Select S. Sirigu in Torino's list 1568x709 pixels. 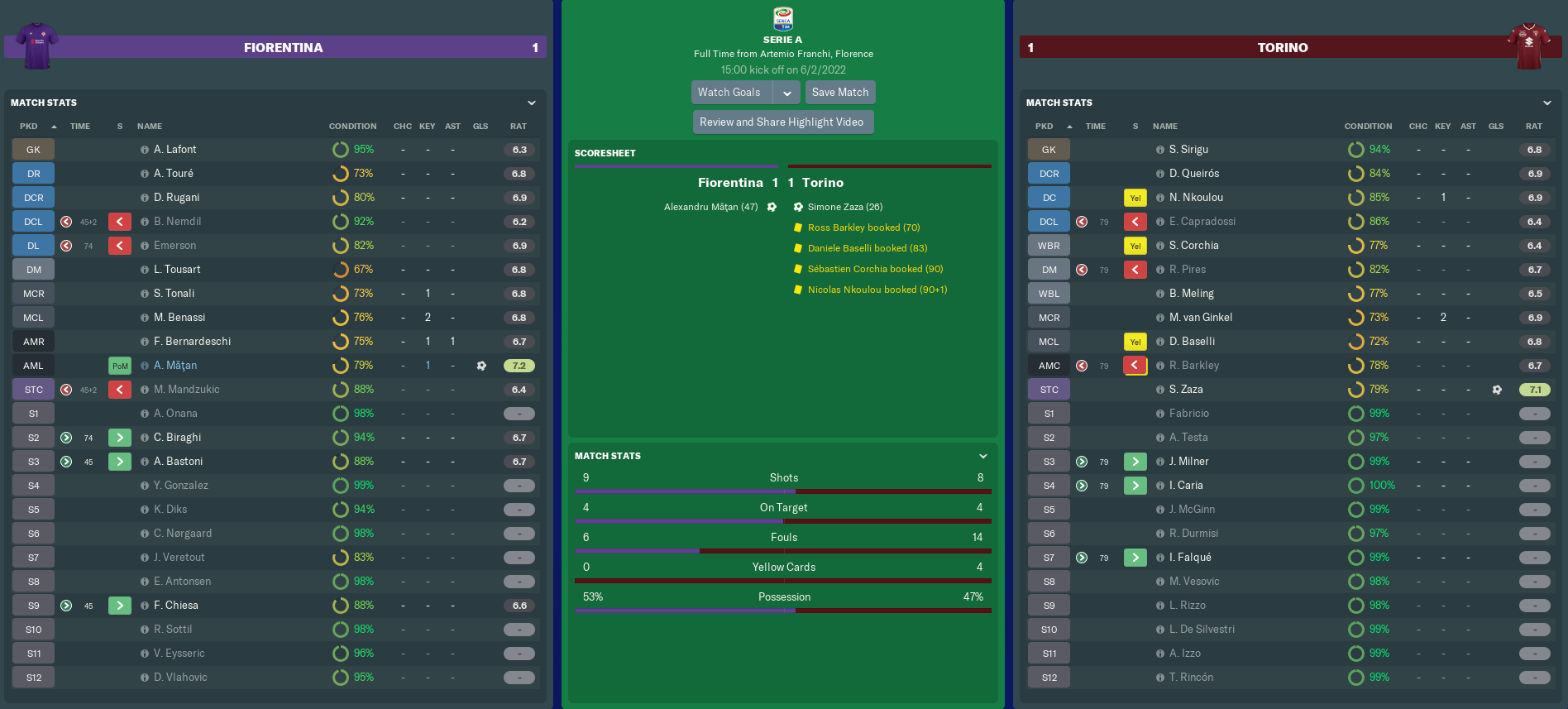click(x=1188, y=150)
